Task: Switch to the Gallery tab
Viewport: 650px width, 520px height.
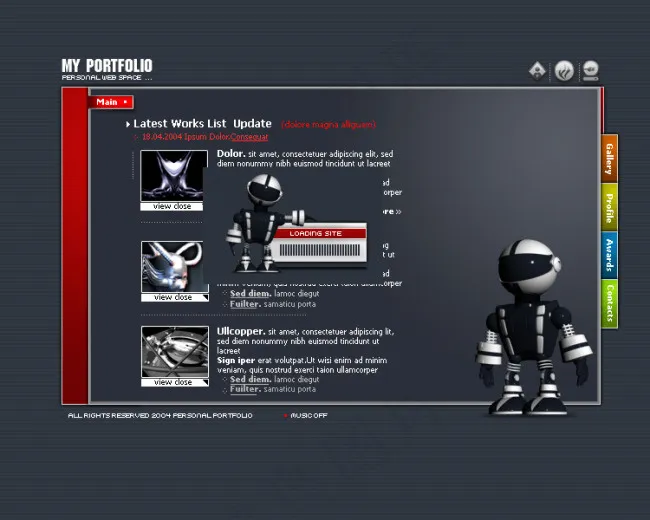Action: pyautogui.click(x=609, y=158)
